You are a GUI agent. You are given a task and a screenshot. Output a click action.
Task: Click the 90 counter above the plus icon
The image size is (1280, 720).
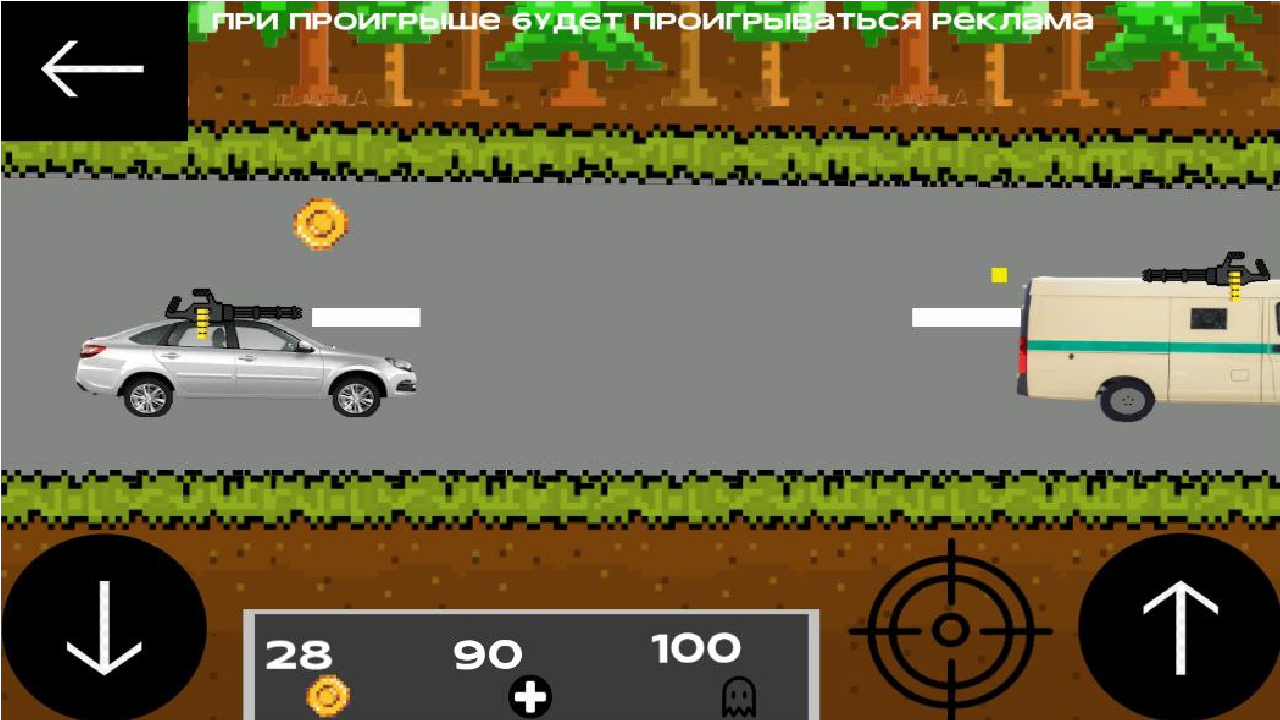[x=487, y=655]
